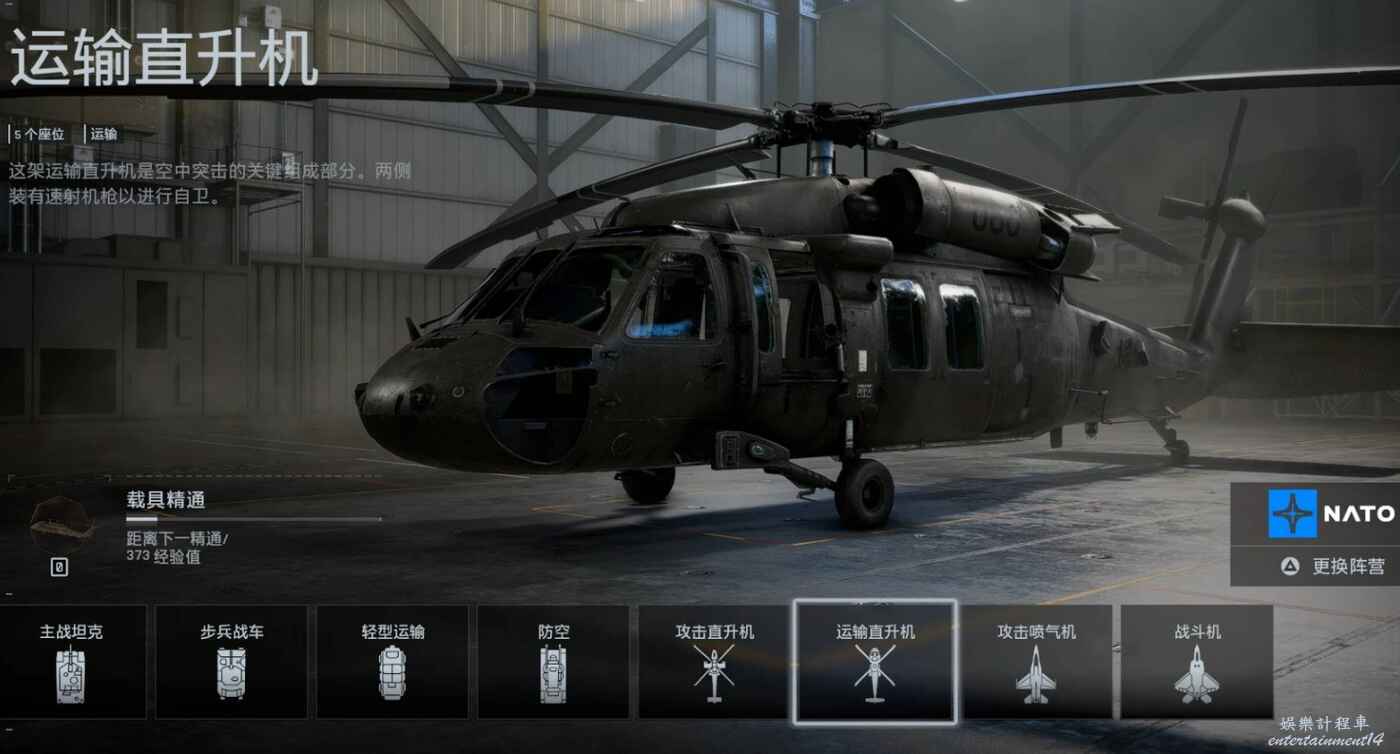Viewport: 1400px width, 754px height.
Task: Switch to the 战斗机 tile
Action: (1197, 661)
